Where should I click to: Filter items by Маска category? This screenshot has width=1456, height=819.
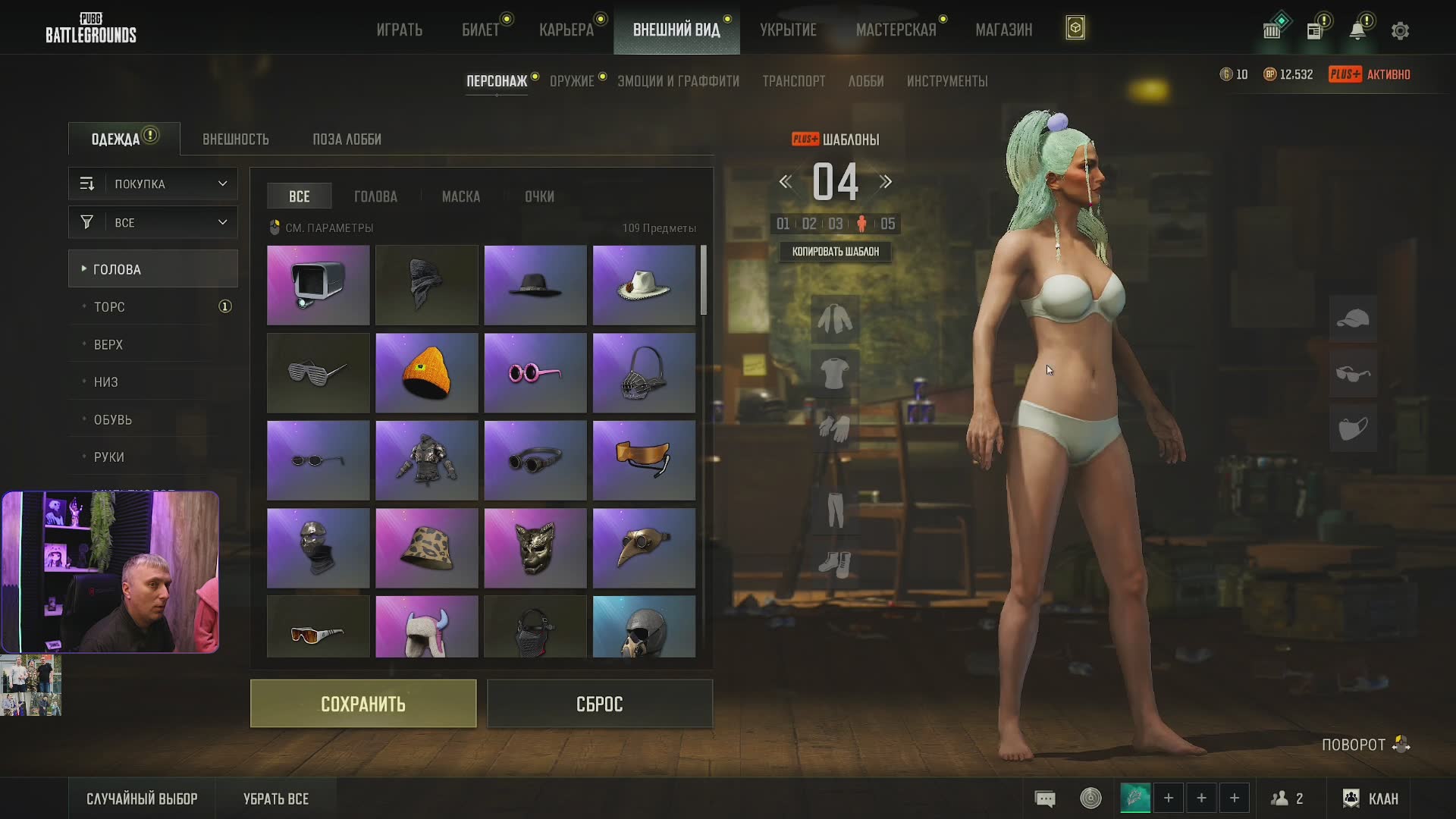(460, 196)
